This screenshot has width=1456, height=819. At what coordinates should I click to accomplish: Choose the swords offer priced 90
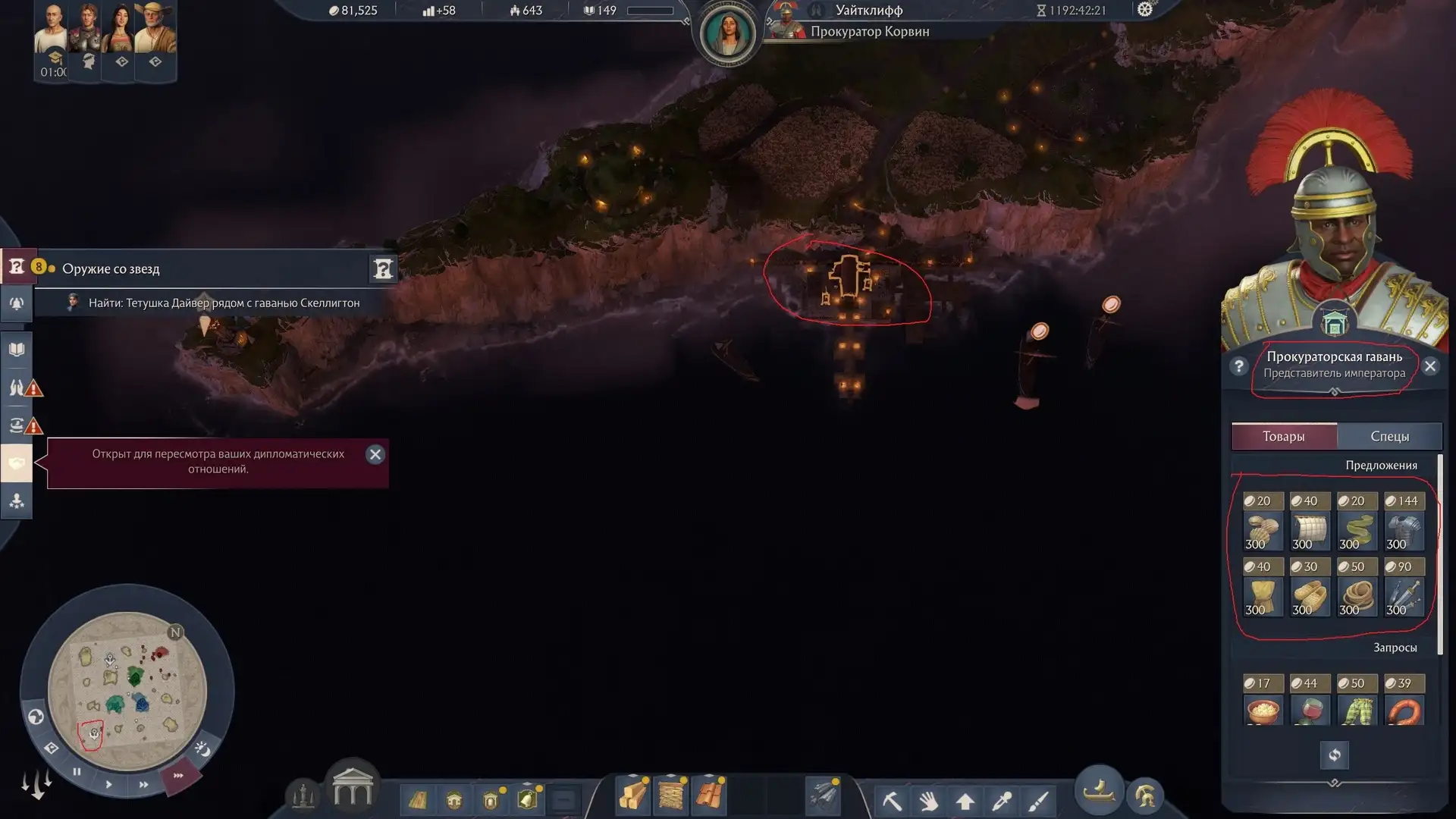click(x=1404, y=588)
